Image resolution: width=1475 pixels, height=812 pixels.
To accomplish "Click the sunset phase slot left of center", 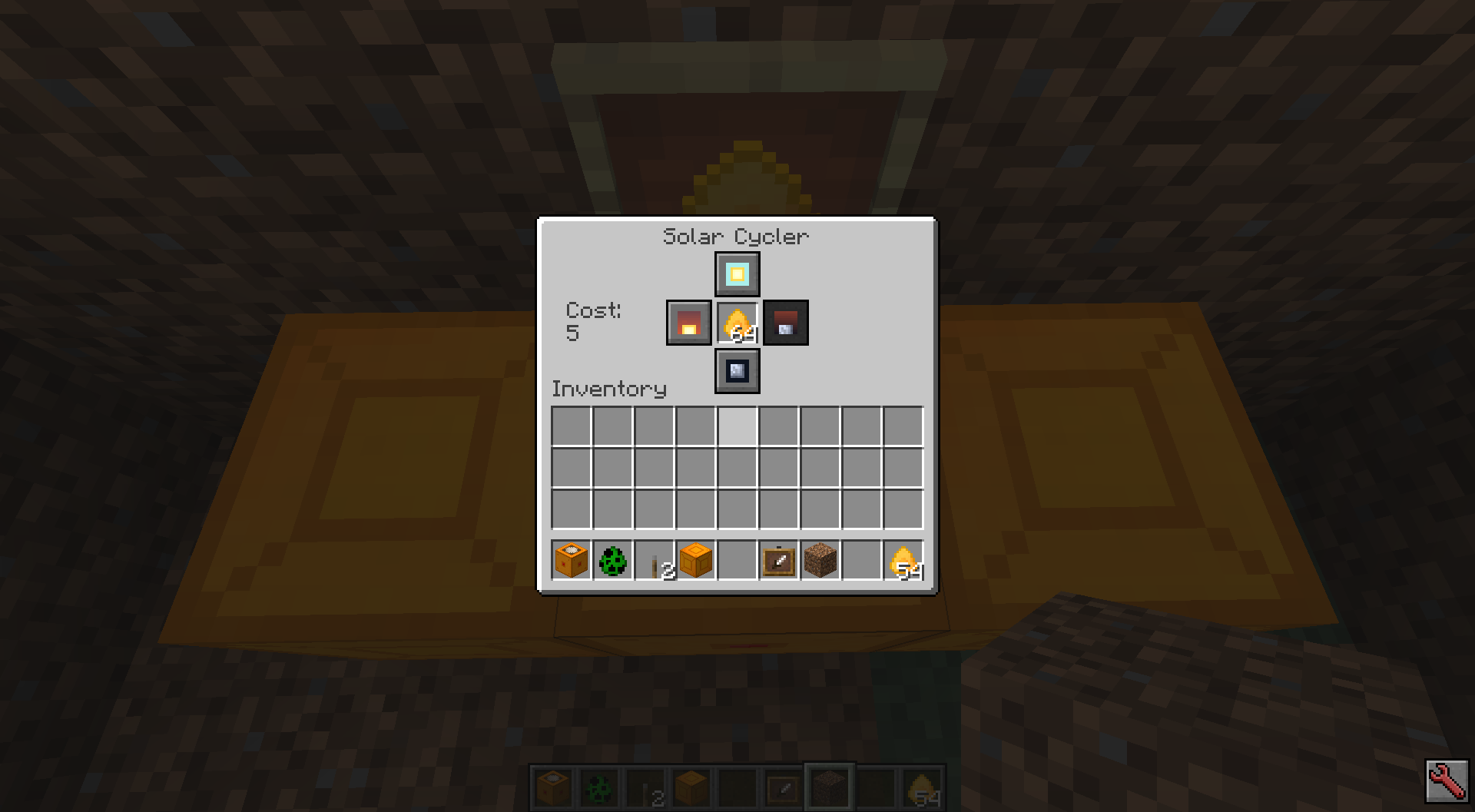I will tap(690, 323).
